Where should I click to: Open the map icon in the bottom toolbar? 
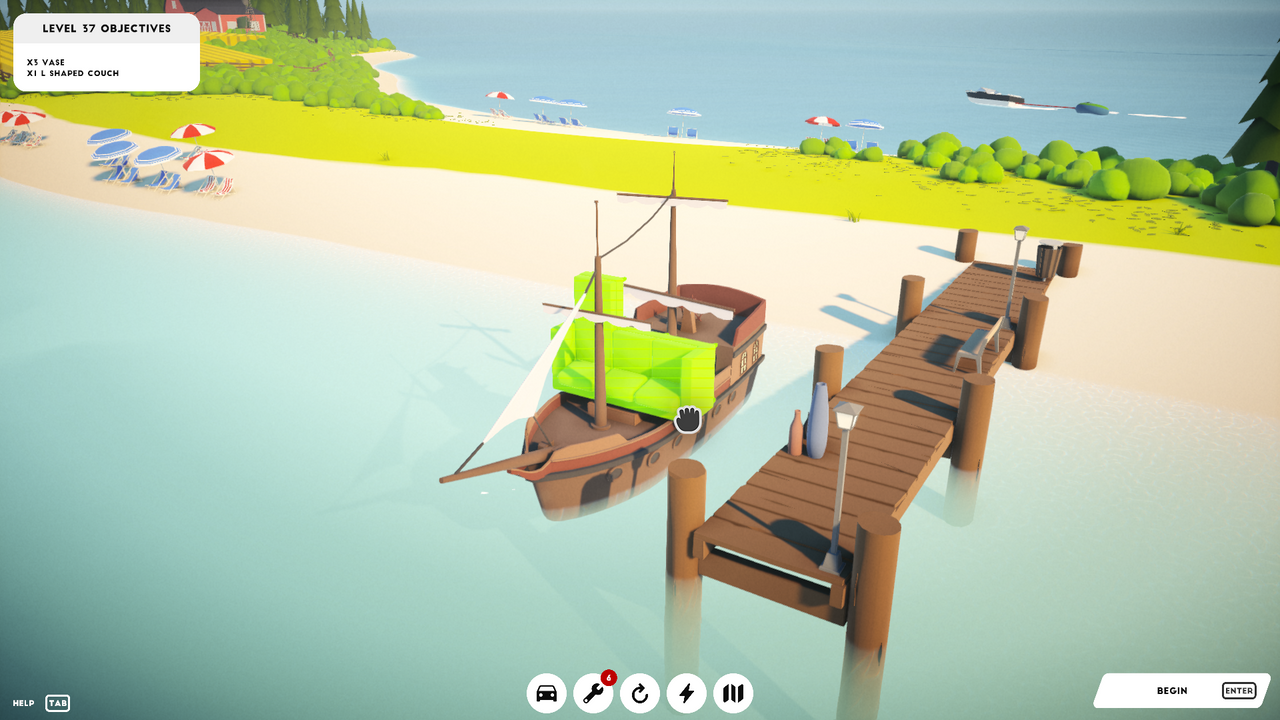[732, 692]
